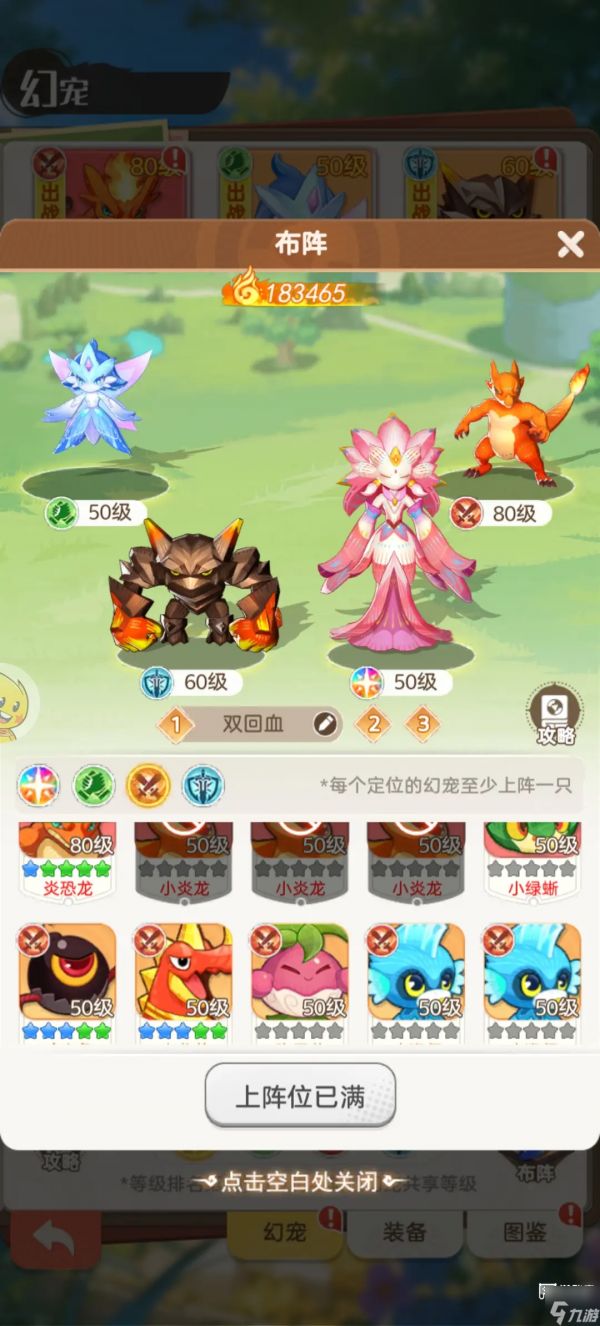
Task: Filter pets by crossed swords role
Action: pos(147,786)
